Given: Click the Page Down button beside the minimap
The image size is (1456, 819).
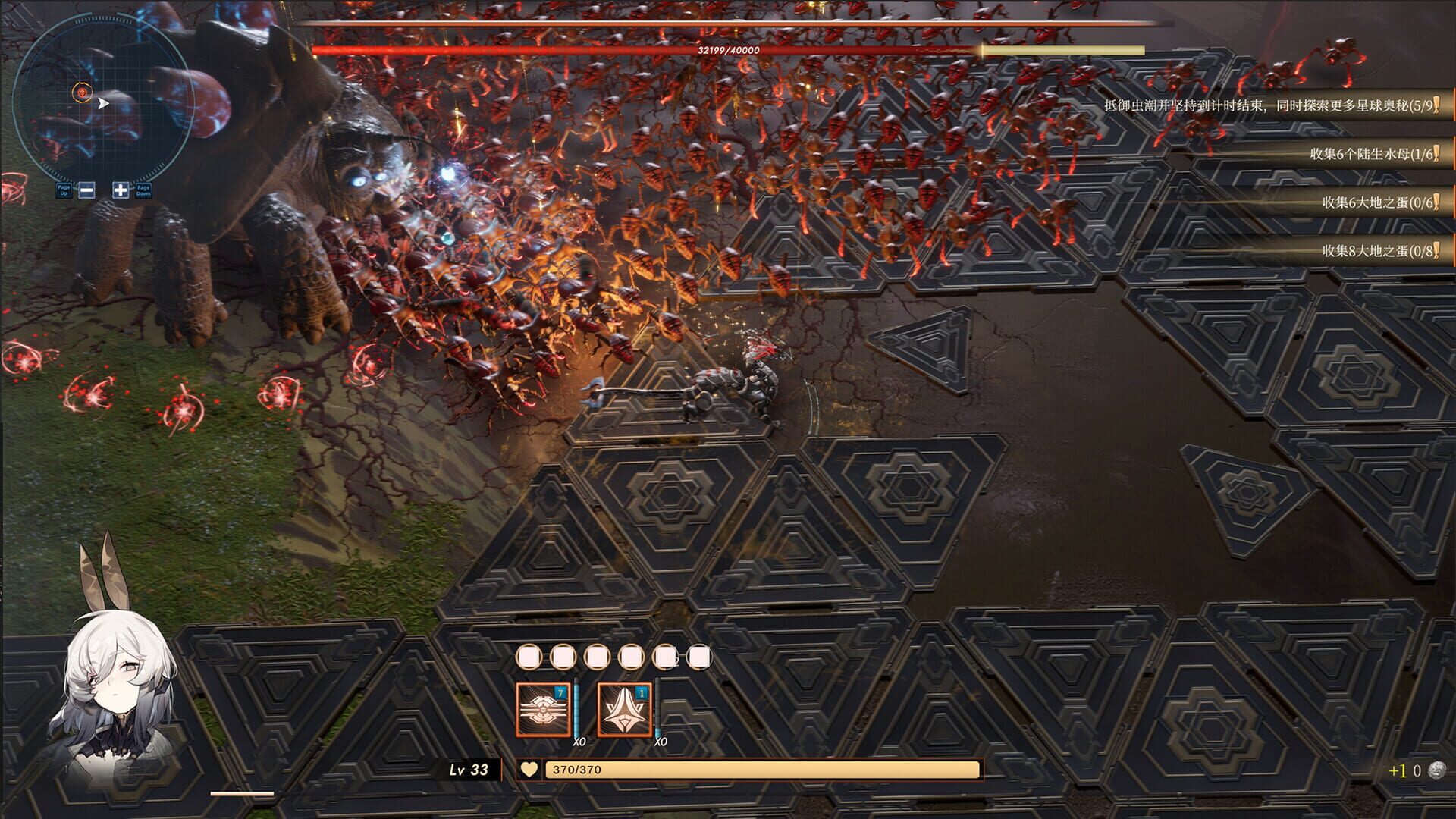Looking at the screenshot, I should (145, 188).
